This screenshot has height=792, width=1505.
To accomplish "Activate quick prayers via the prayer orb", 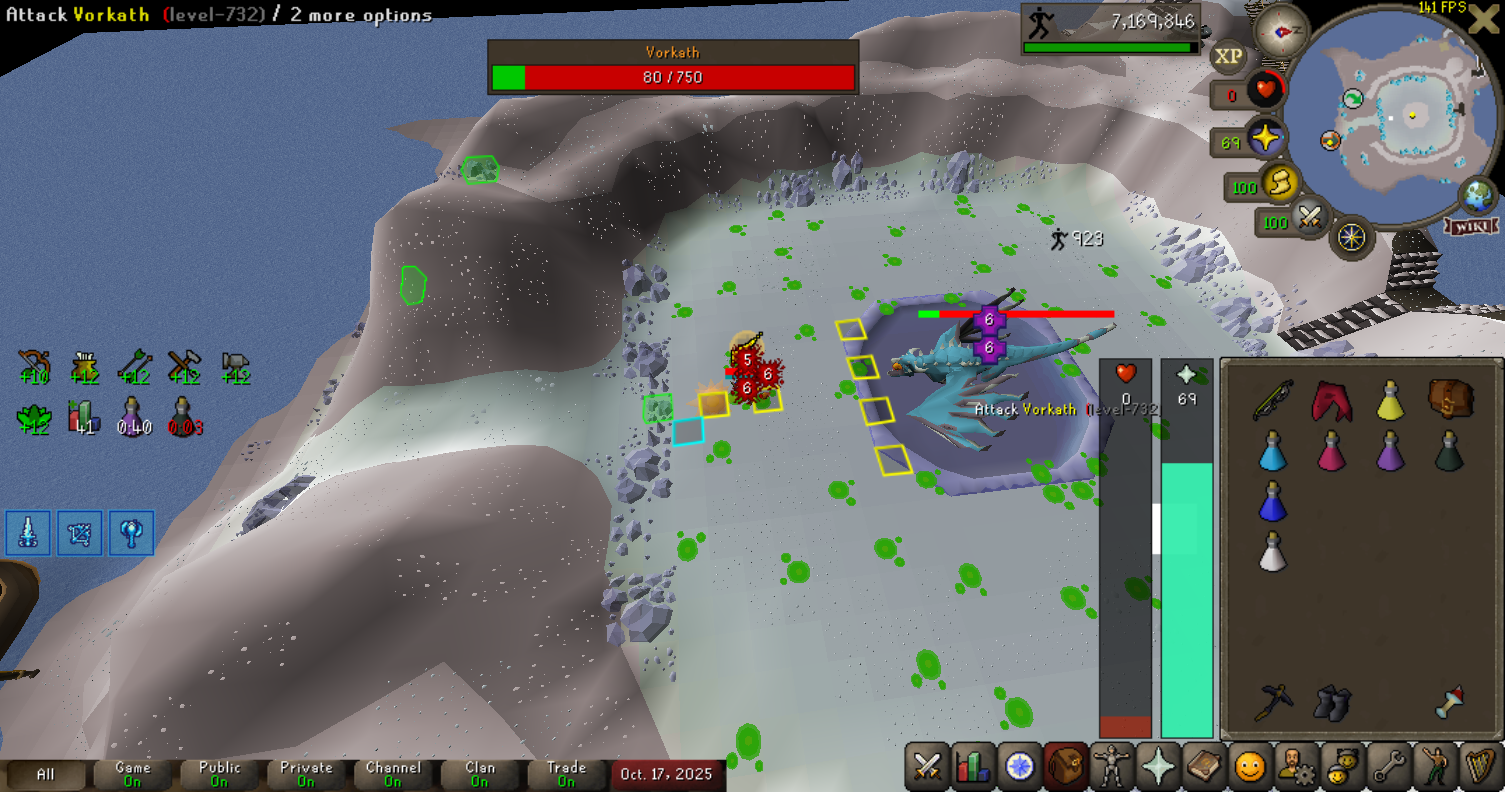I will pos(1265,139).
